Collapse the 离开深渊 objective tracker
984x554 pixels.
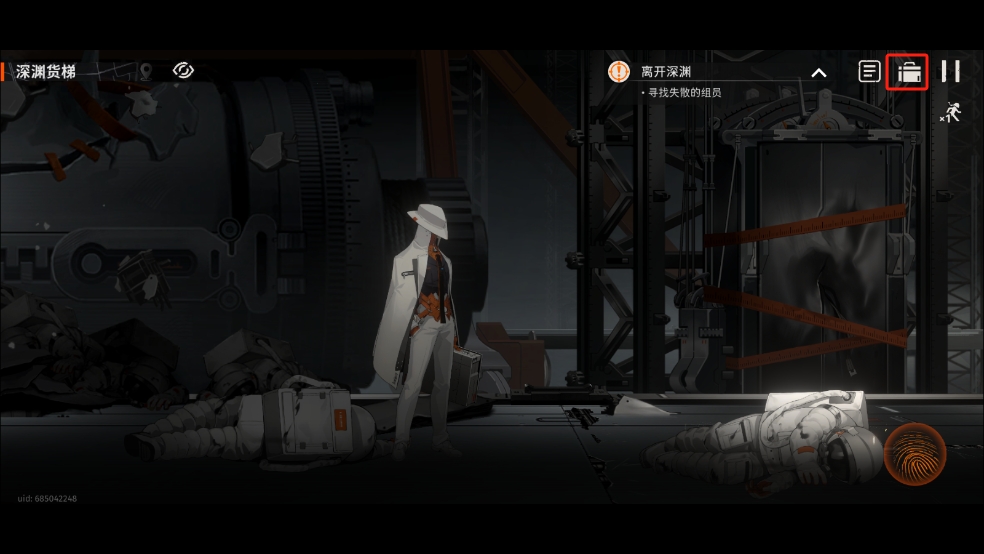click(818, 72)
